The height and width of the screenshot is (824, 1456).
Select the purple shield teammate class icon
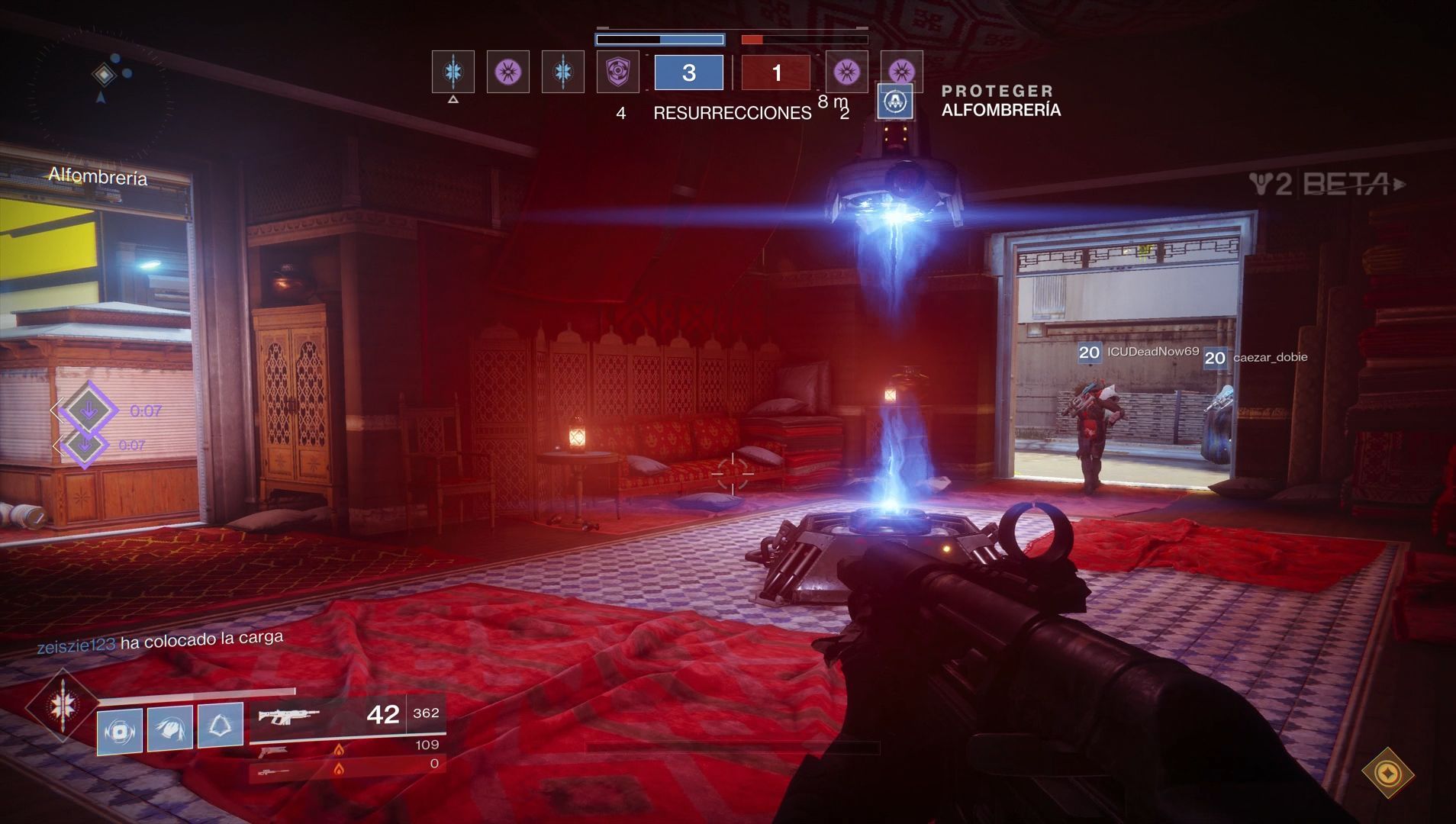pos(617,72)
